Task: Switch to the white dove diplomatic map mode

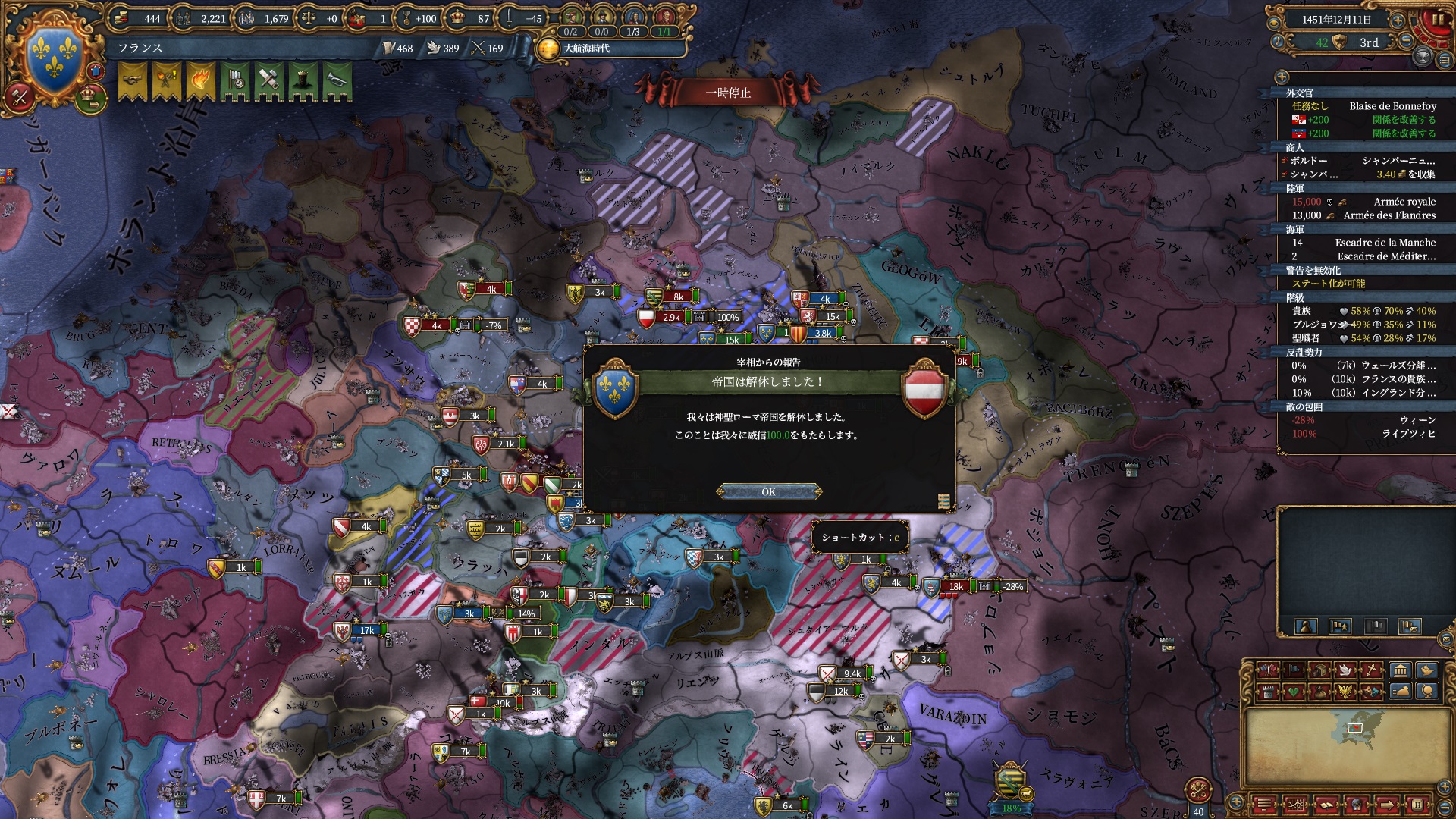Action: (1346, 670)
